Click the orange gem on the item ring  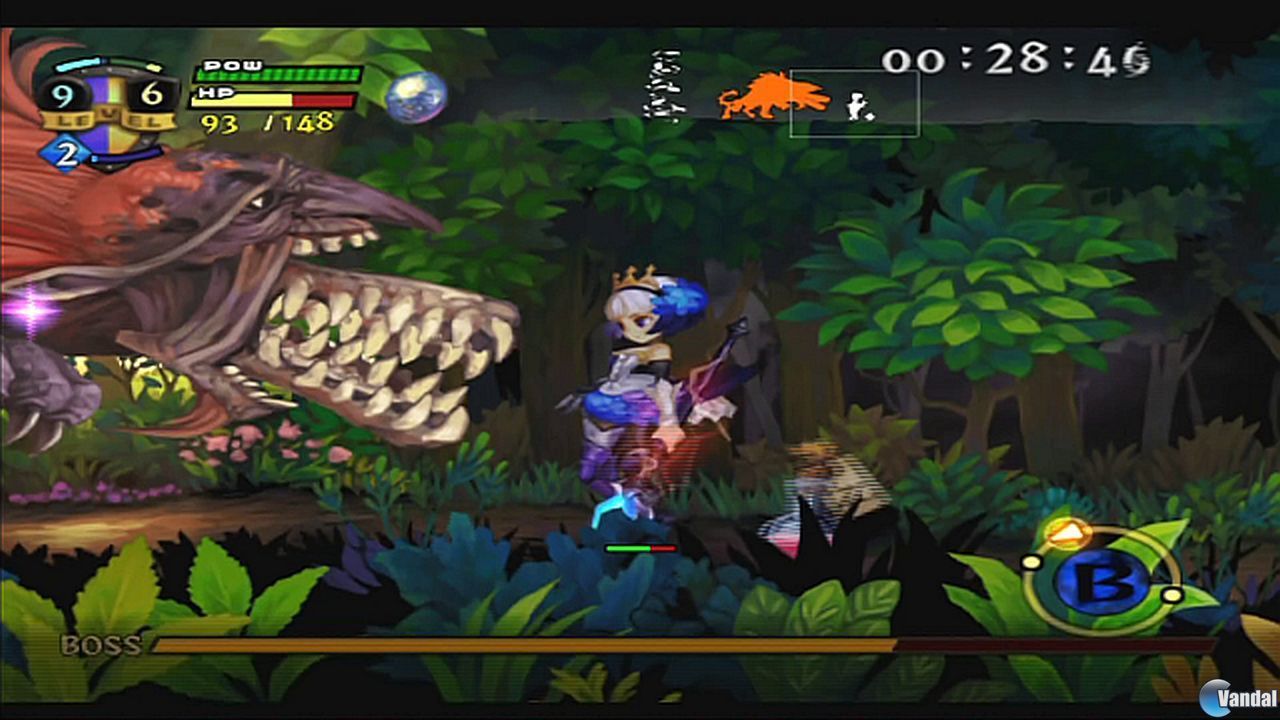1066,533
